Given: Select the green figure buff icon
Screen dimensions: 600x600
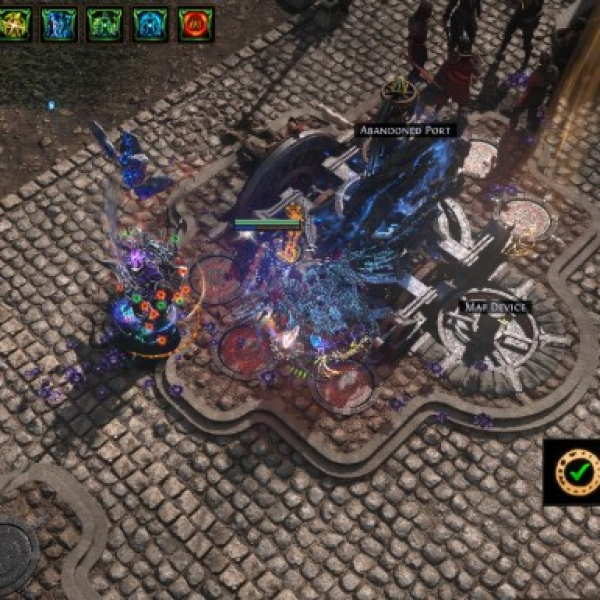Looking at the screenshot, I should (105, 23).
